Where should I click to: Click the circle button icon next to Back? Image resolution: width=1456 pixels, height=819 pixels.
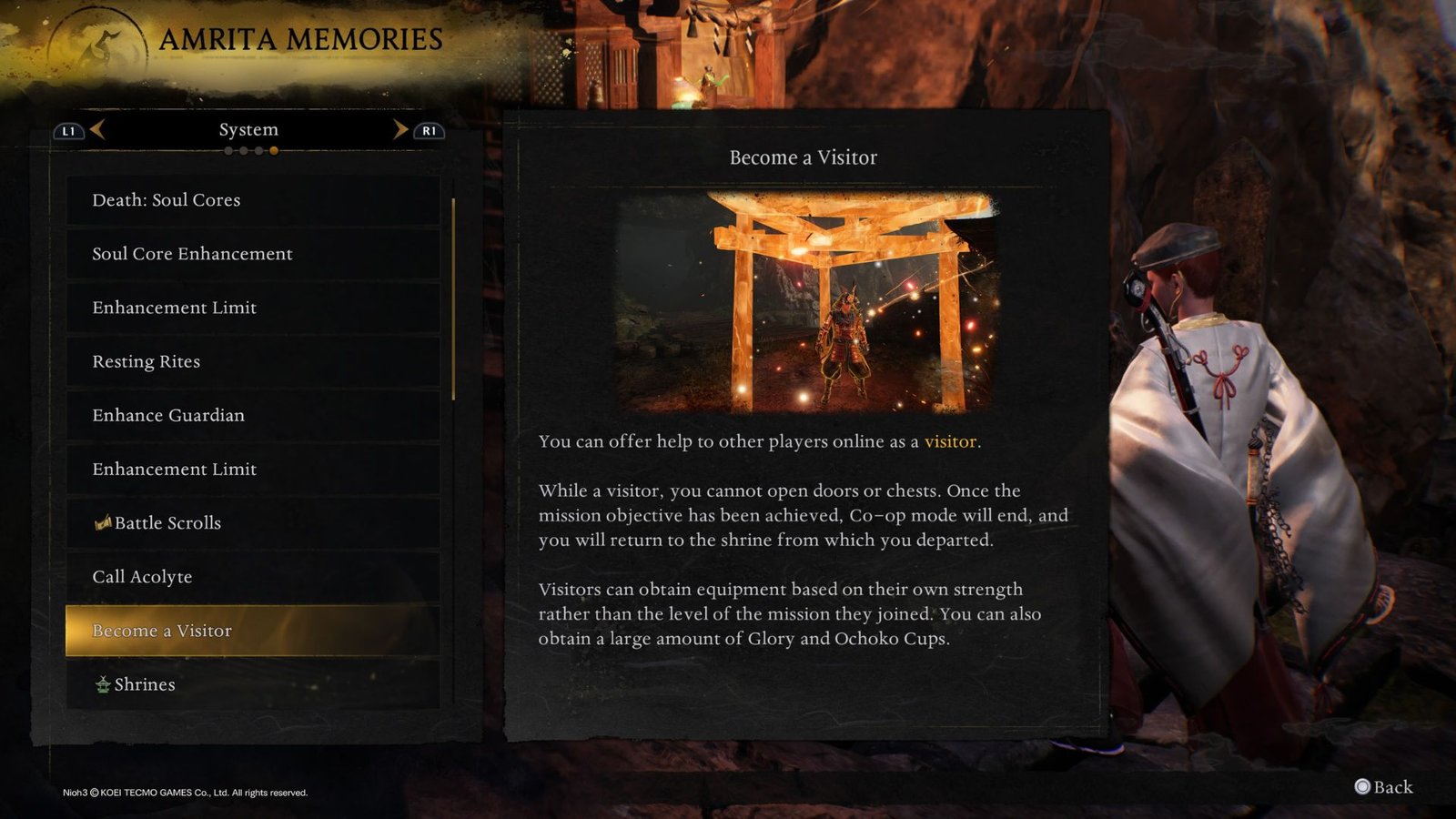[x=1361, y=786]
